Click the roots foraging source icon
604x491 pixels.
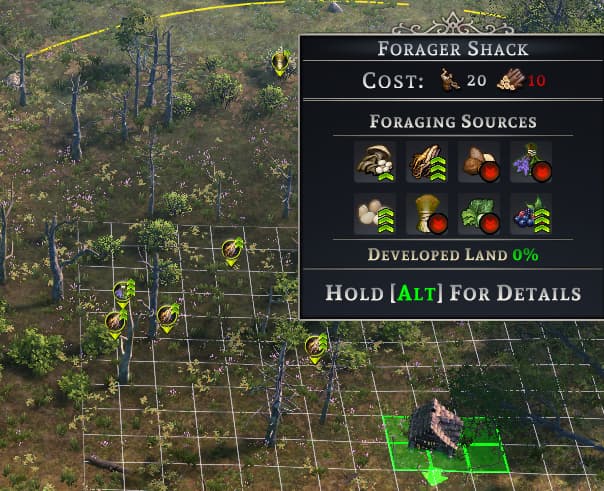pyautogui.click(x=425, y=161)
